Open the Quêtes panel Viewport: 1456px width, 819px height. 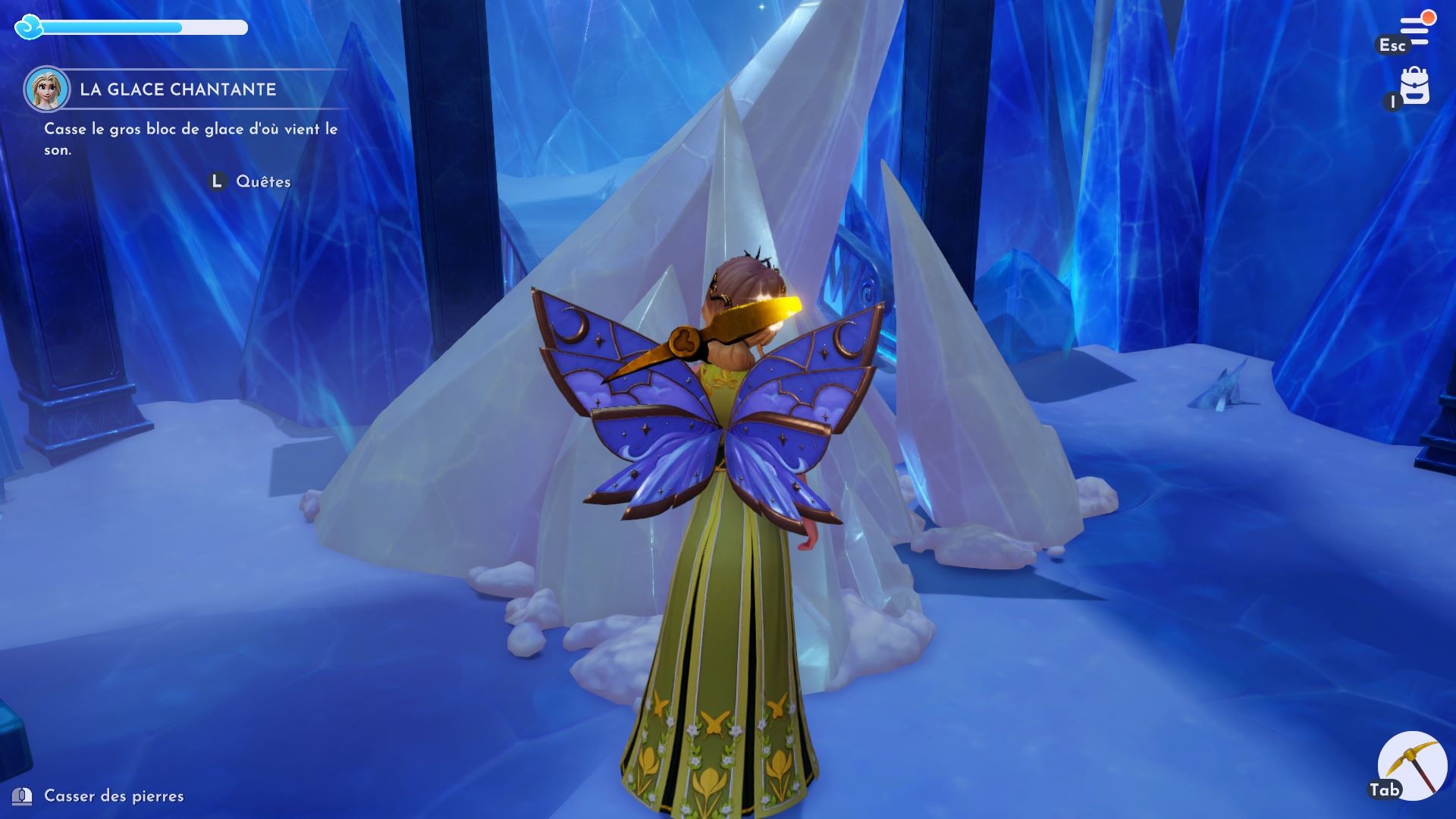(x=263, y=181)
